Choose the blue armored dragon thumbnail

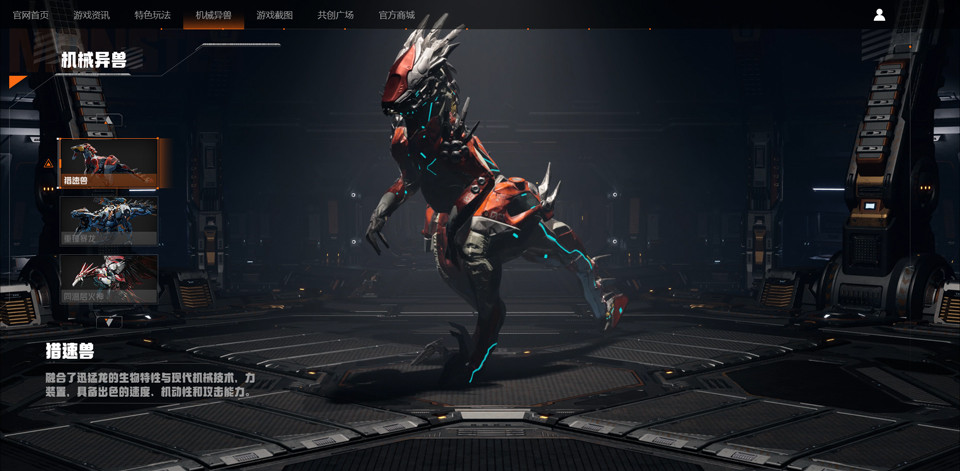click(x=108, y=220)
